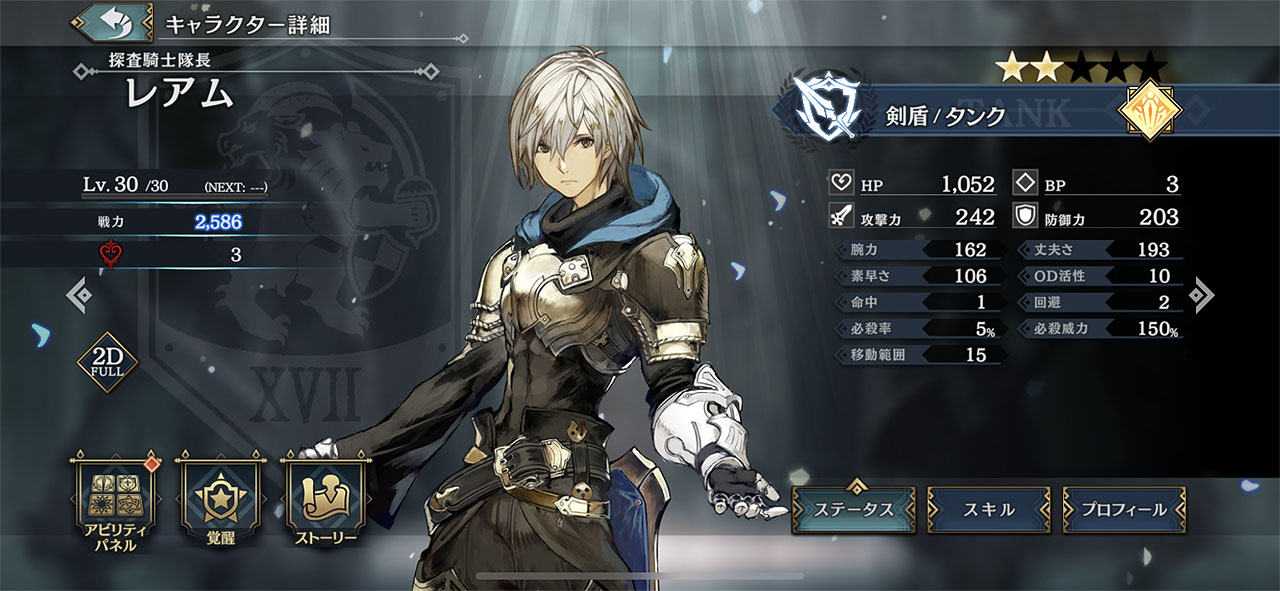View the next character with right arrow
The width and height of the screenshot is (1280, 591).
coord(1202,294)
